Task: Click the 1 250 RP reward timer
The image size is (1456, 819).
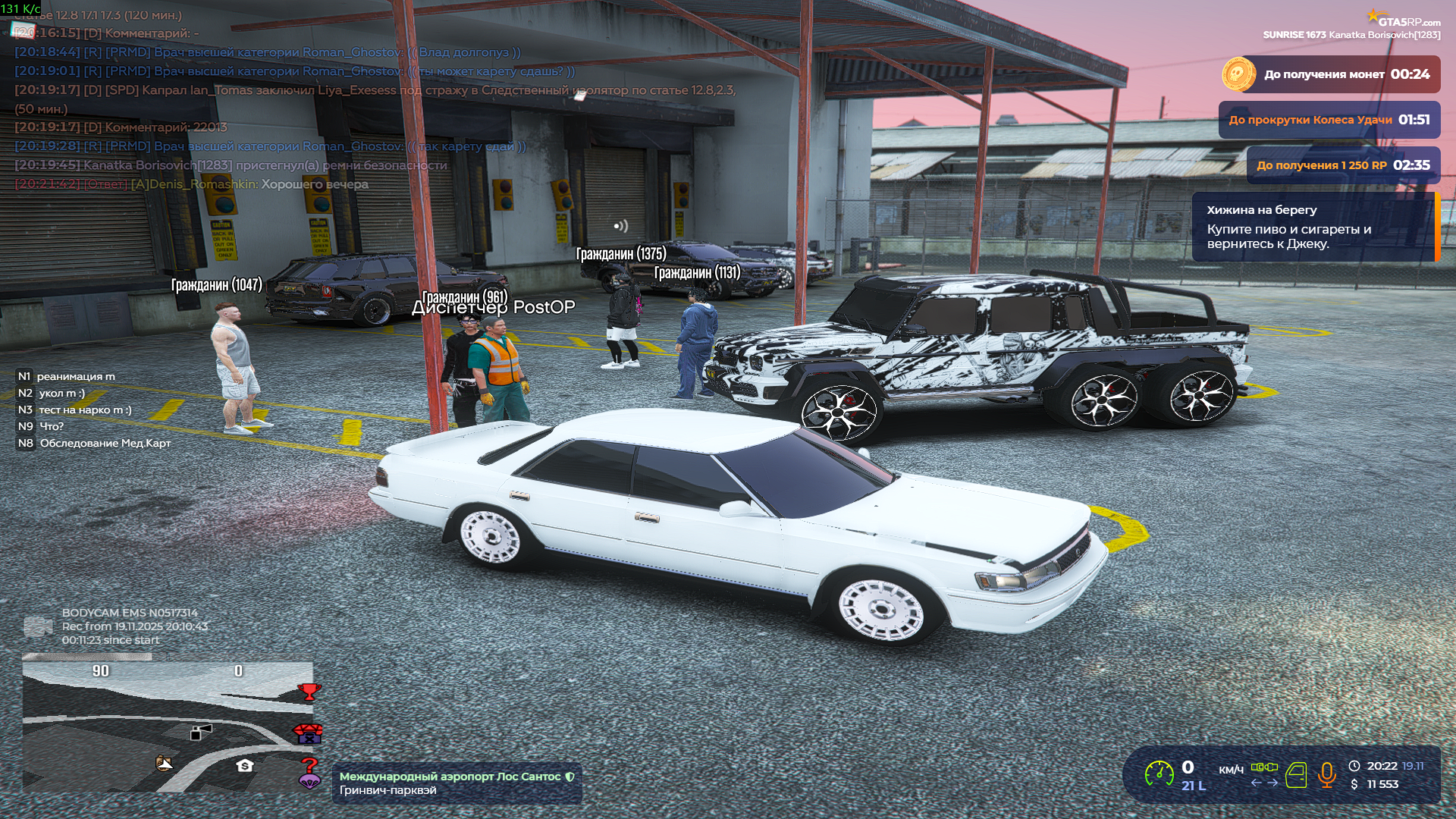Action: coord(1343,165)
